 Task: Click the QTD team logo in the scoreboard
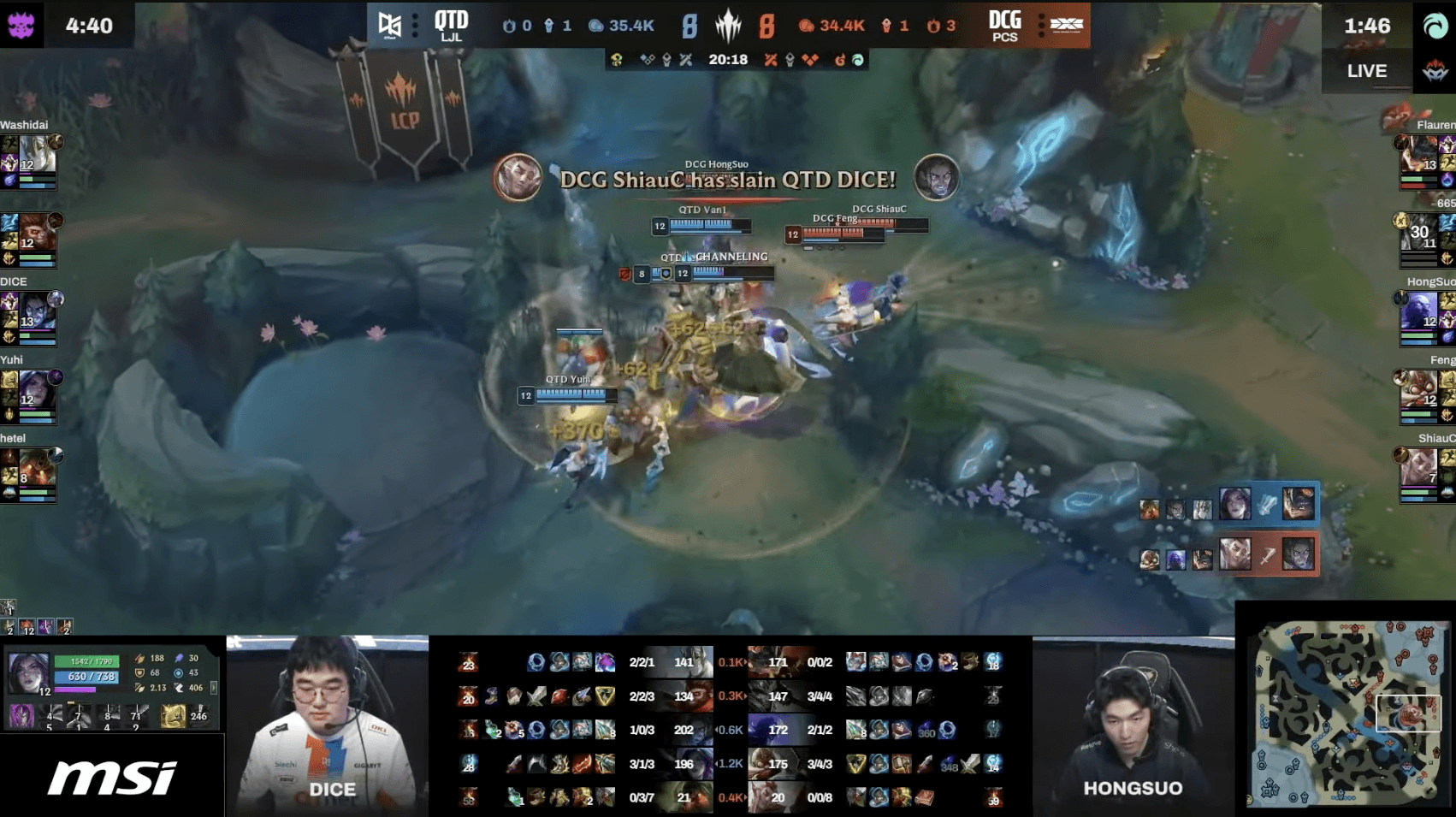click(390, 25)
